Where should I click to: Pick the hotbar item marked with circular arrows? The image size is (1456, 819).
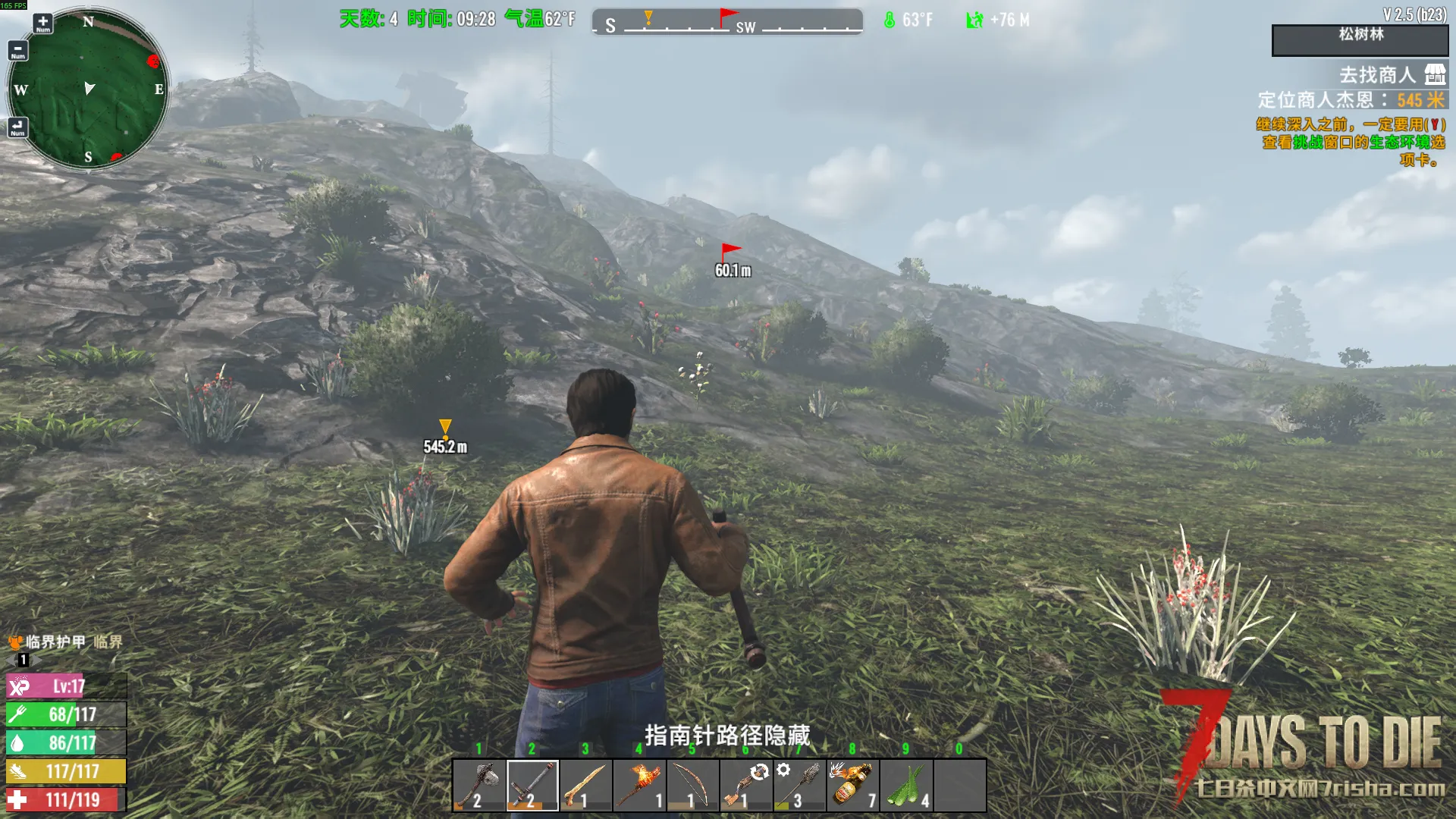tap(746, 786)
